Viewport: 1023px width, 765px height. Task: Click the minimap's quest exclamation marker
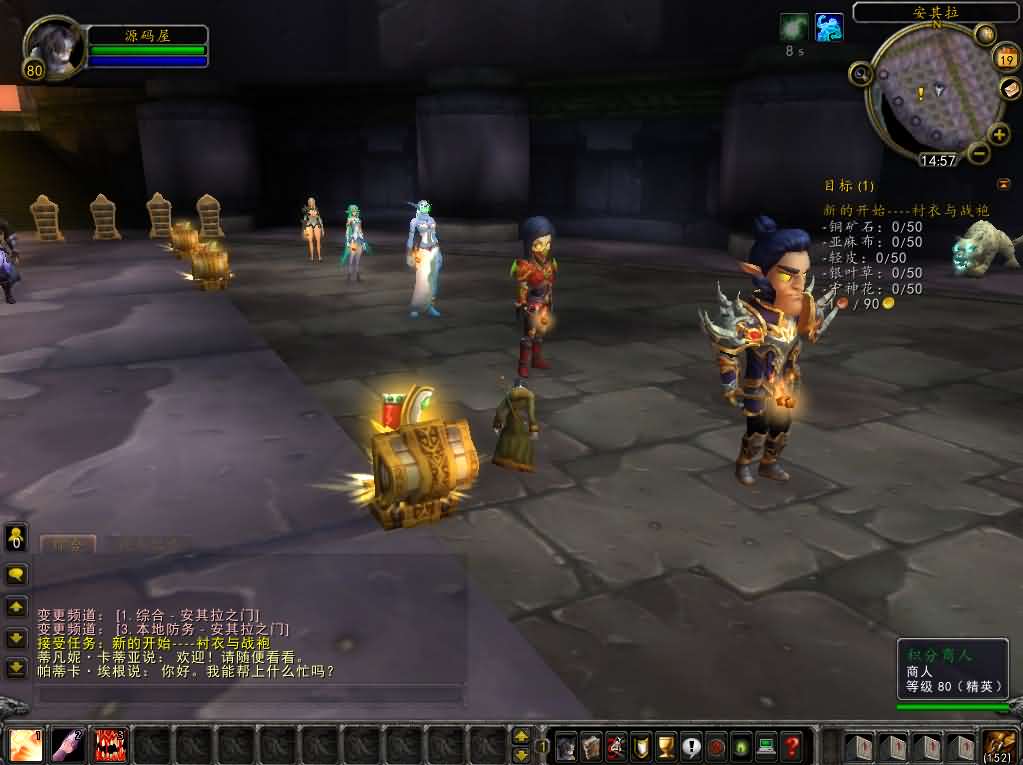[920, 93]
